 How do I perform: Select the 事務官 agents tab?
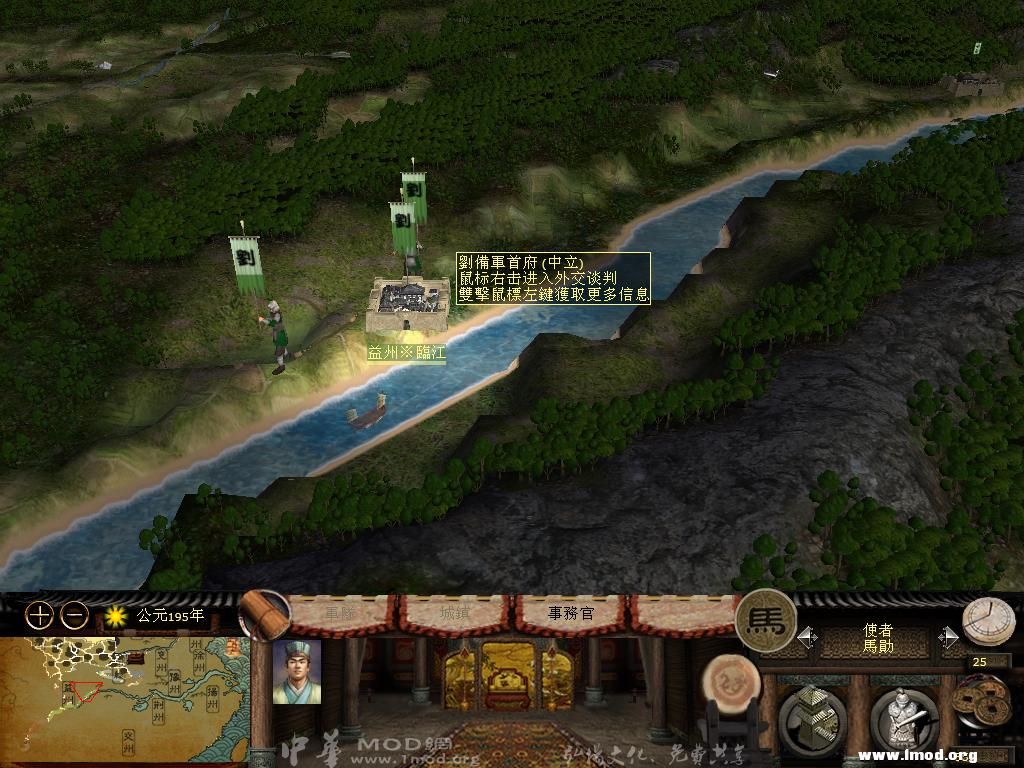click(571, 613)
